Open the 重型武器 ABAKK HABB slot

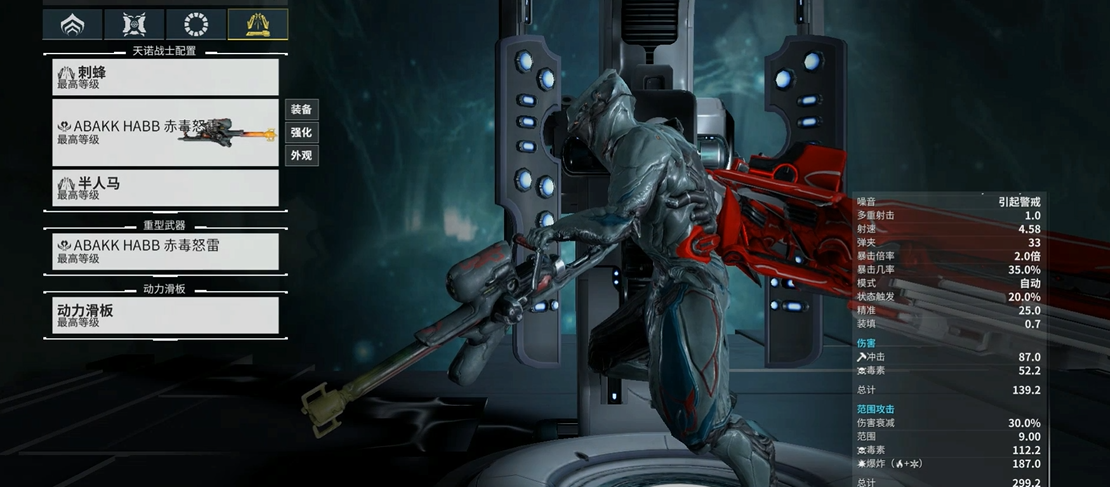pyautogui.click(x=166, y=251)
